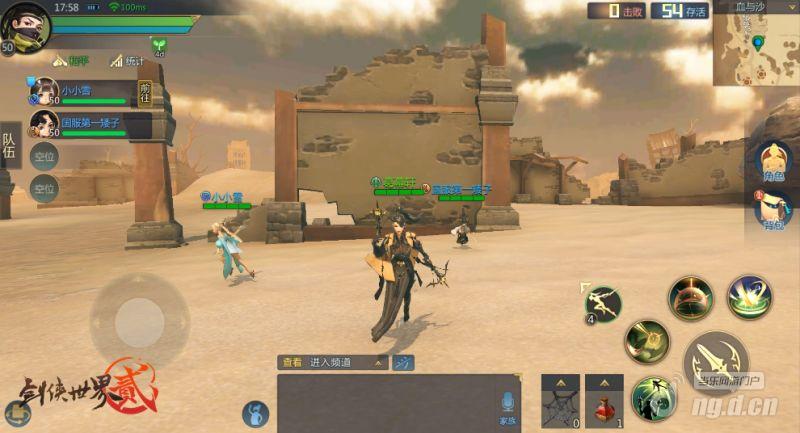This screenshot has height=433, width=800.
Task: Open the 背包 backpack
Action: click(773, 210)
